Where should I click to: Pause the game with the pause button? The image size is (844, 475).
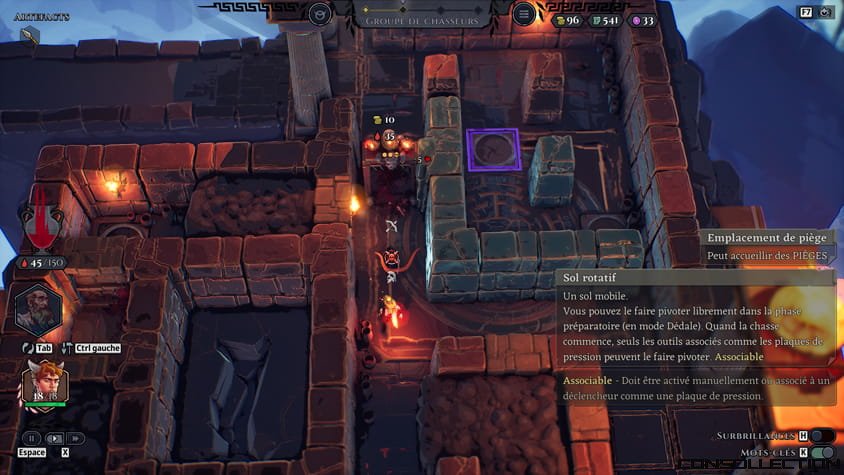[x=32, y=438]
